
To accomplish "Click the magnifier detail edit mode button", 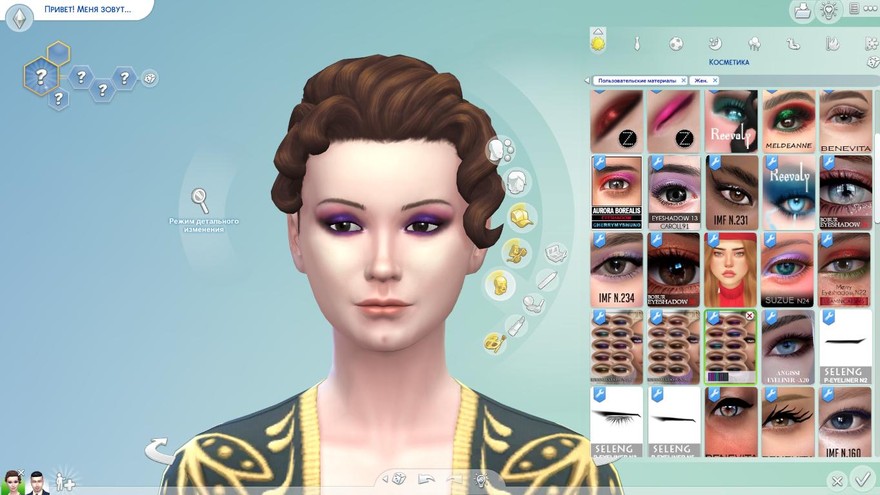I will pyautogui.click(x=200, y=198).
